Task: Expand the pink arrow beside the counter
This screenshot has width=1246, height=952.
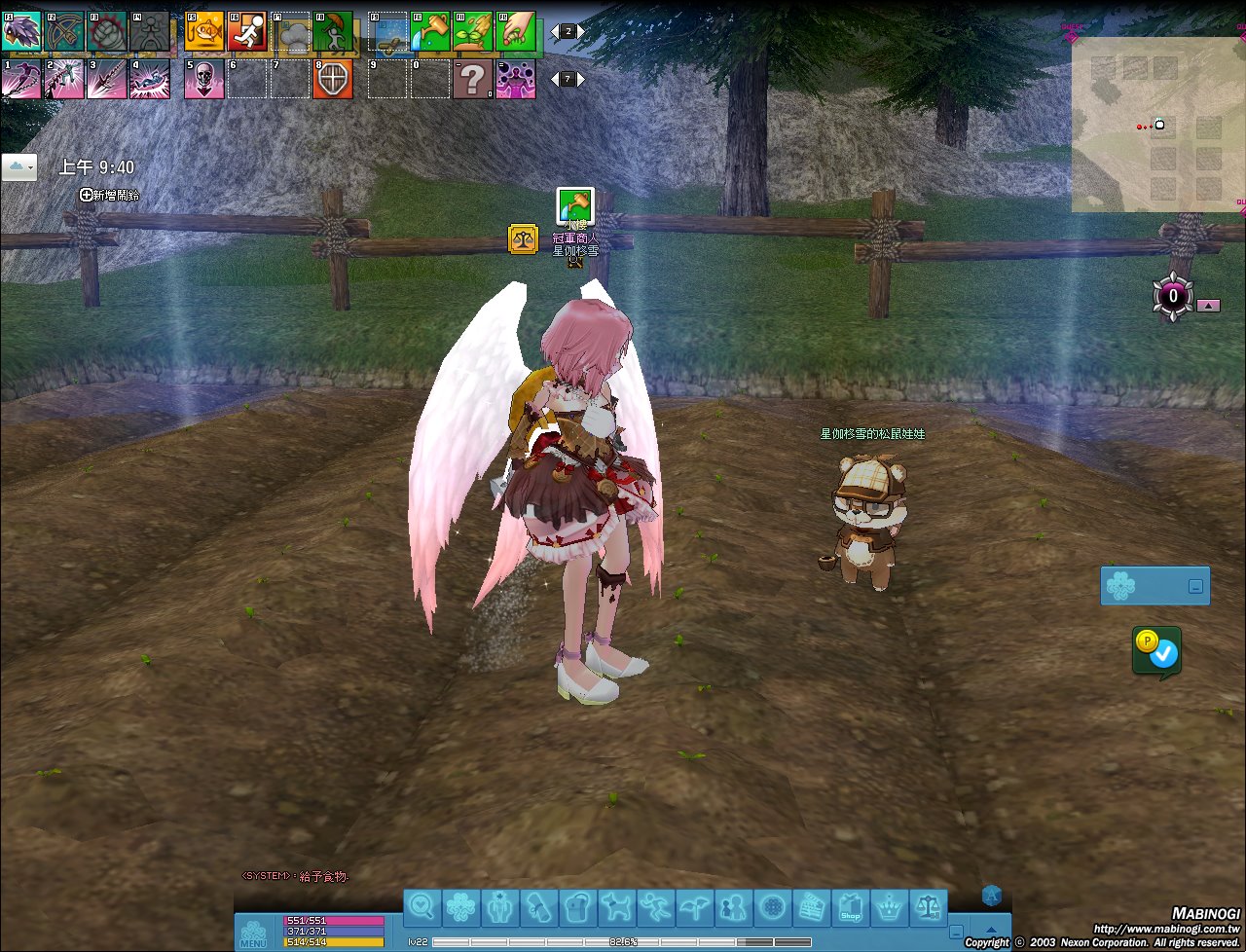Action: pos(1208,305)
